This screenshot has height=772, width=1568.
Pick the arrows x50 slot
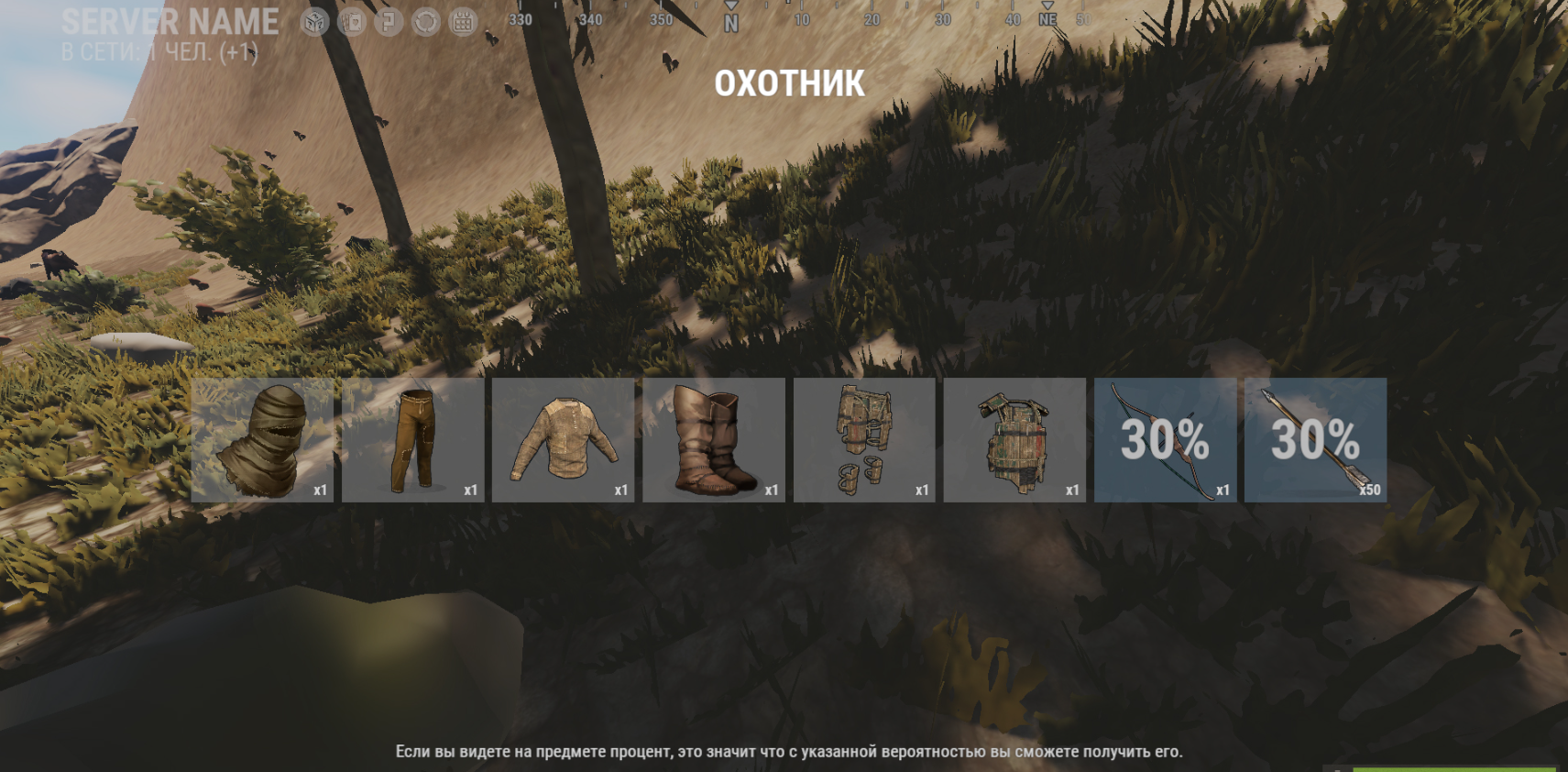coord(1315,440)
